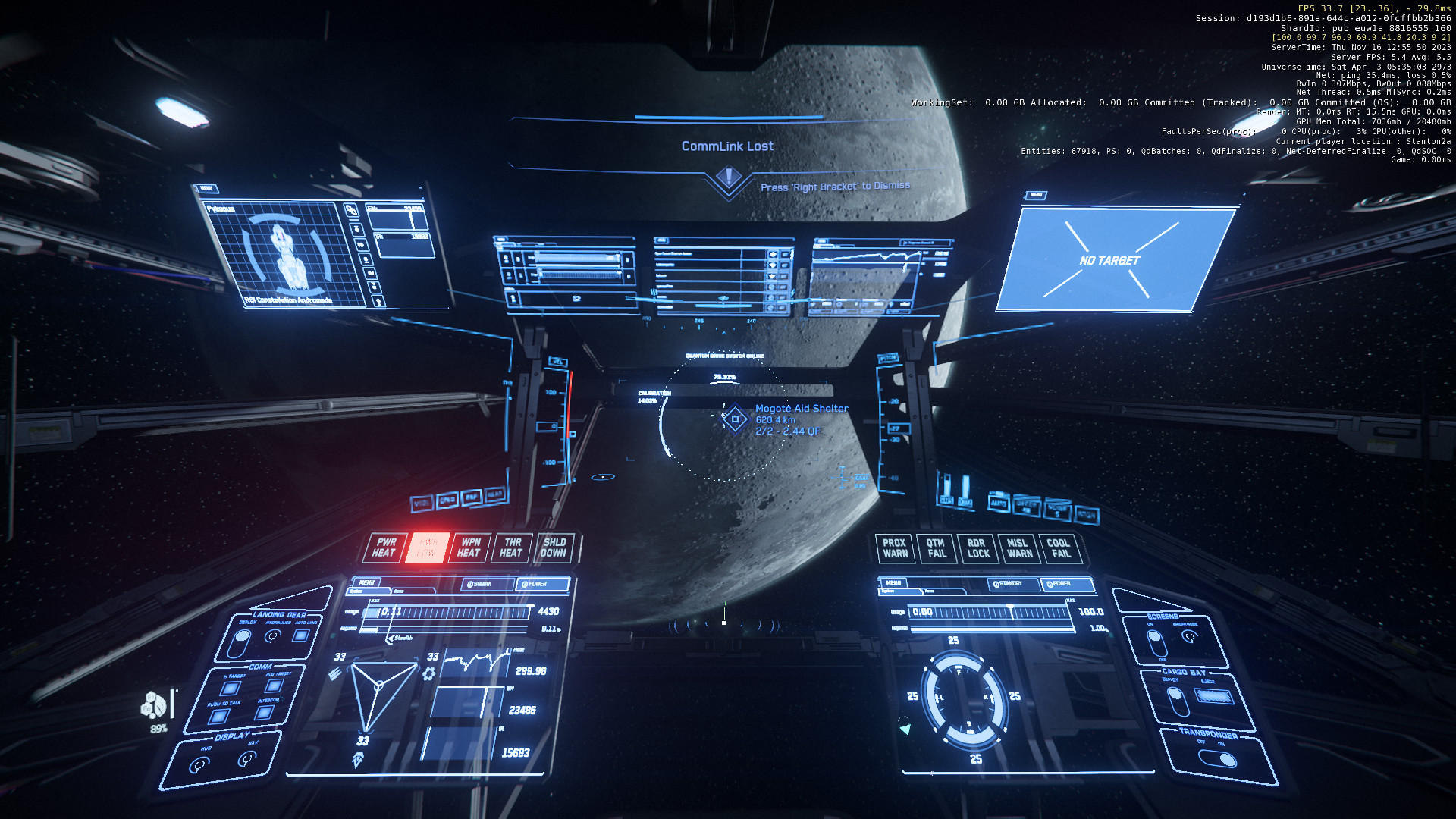Flip the Cargo Bay deploy switch
The width and height of the screenshot is (1456, 819).
point(1178,701)
